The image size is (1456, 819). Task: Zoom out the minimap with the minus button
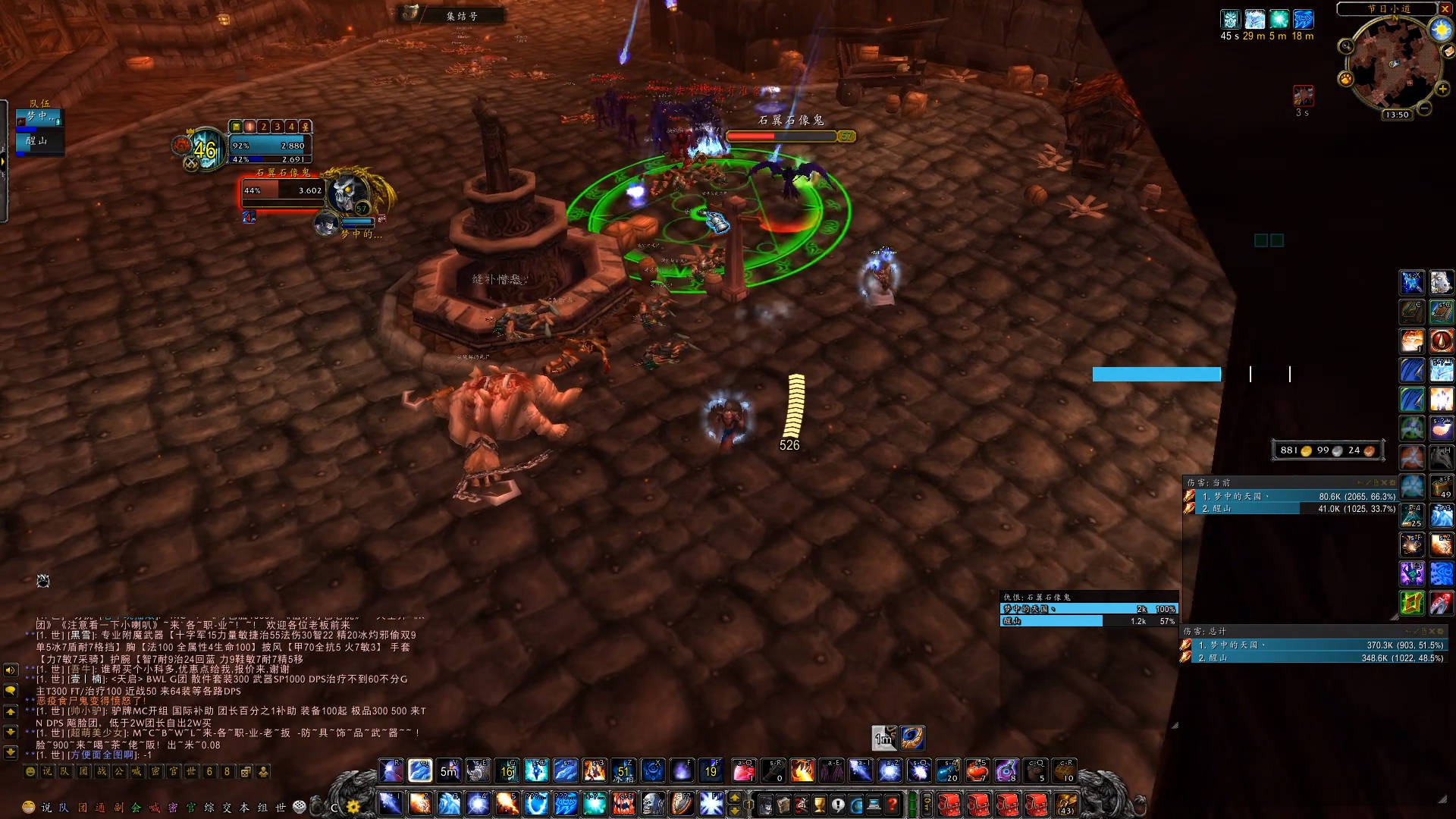1425,109
